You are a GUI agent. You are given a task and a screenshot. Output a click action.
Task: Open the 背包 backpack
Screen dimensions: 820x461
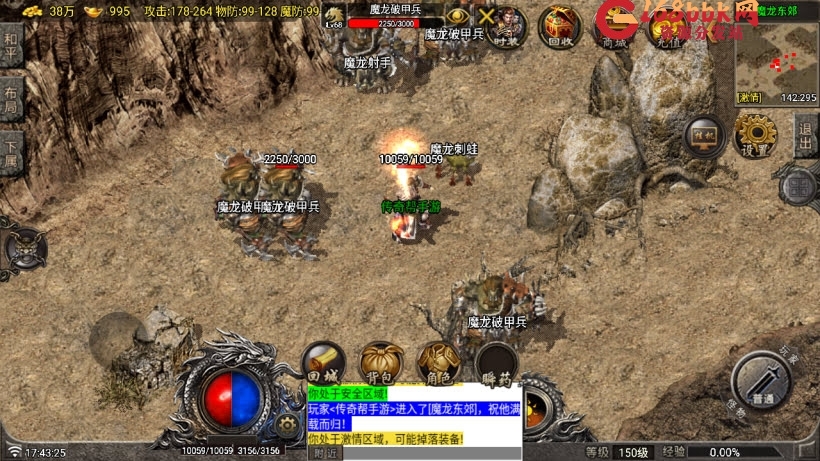[x=381, y=362]
